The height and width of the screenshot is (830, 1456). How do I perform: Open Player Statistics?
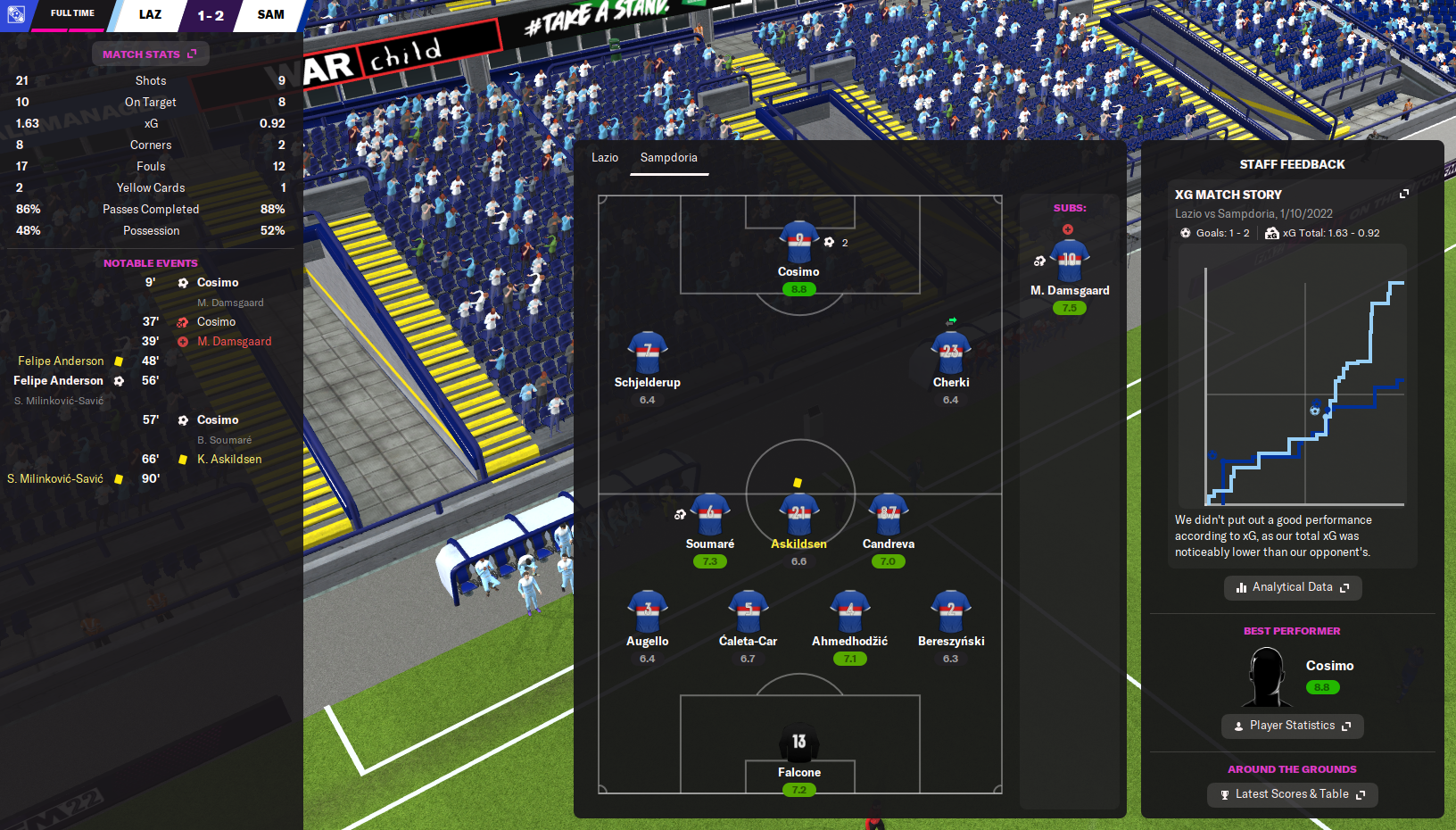tap(1292, 726)
